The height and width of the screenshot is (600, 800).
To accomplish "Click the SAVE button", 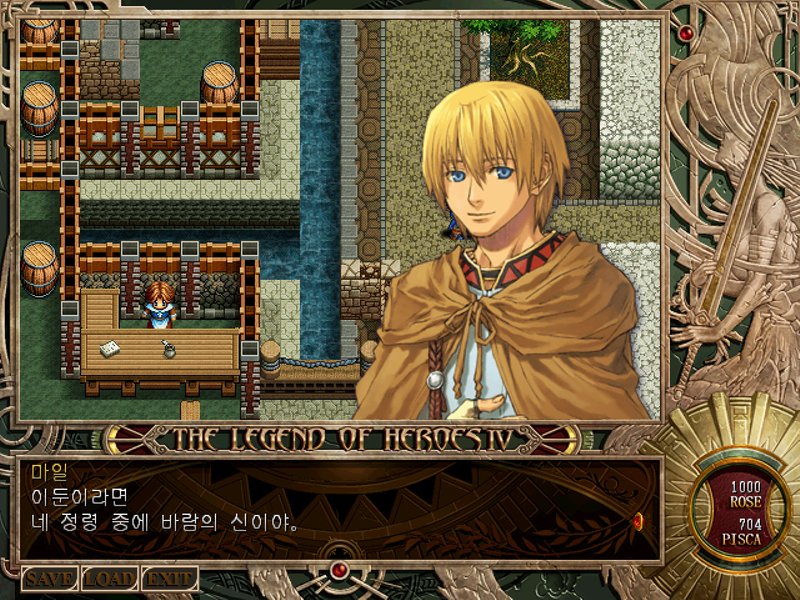I will (49, 579).
